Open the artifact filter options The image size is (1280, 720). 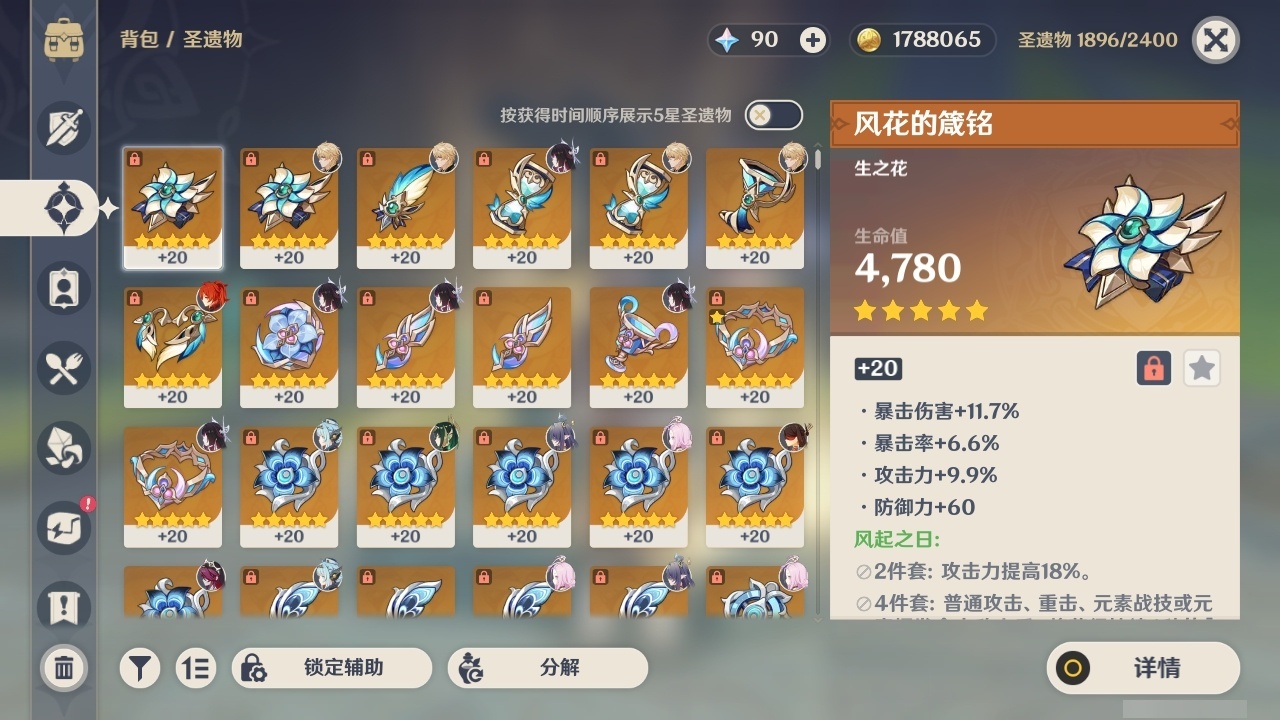(x=139, y=667)
